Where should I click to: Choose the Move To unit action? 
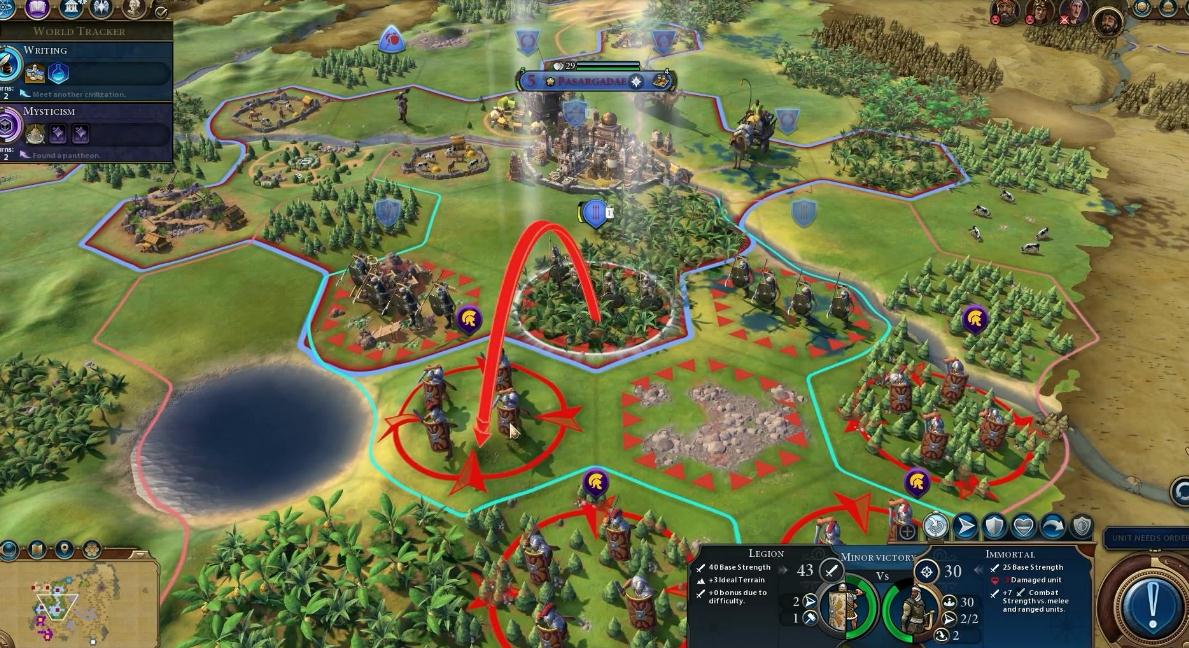965,526
